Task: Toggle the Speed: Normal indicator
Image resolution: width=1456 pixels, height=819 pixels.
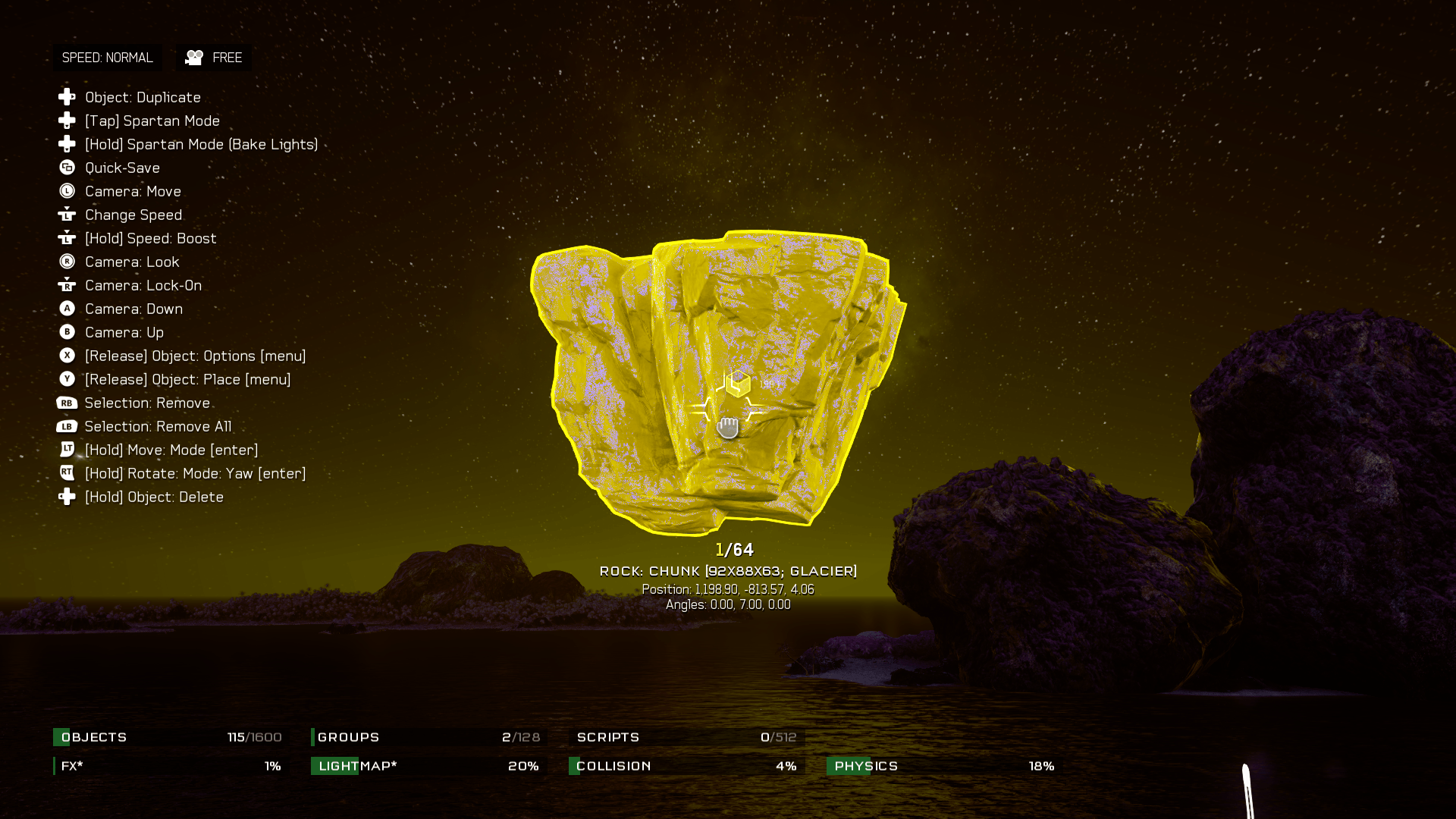Action: coord(107,58)
